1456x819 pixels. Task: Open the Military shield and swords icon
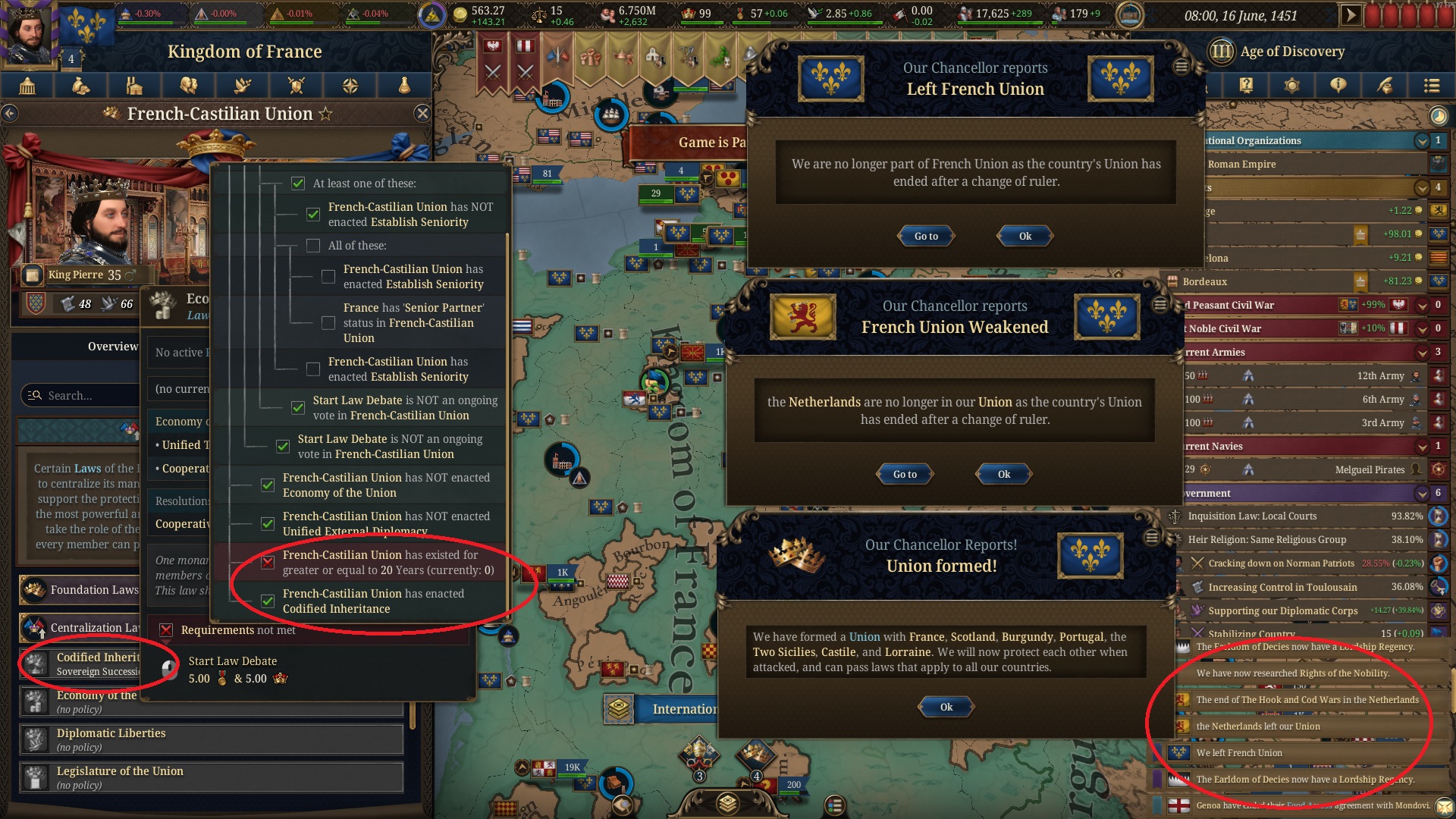(x=296, y=86)
